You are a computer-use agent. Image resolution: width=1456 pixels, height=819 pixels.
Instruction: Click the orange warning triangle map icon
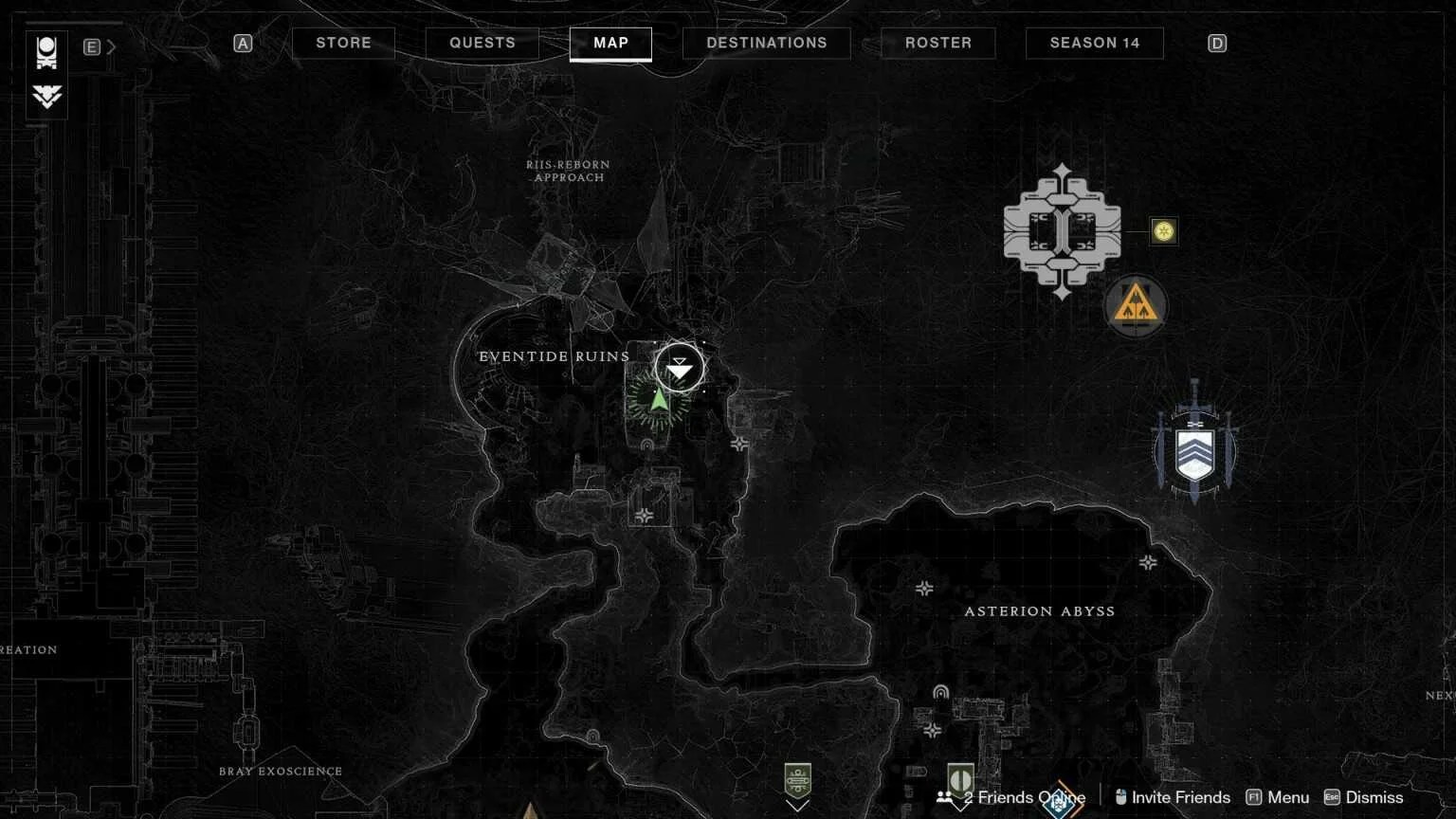point(1137,306)
